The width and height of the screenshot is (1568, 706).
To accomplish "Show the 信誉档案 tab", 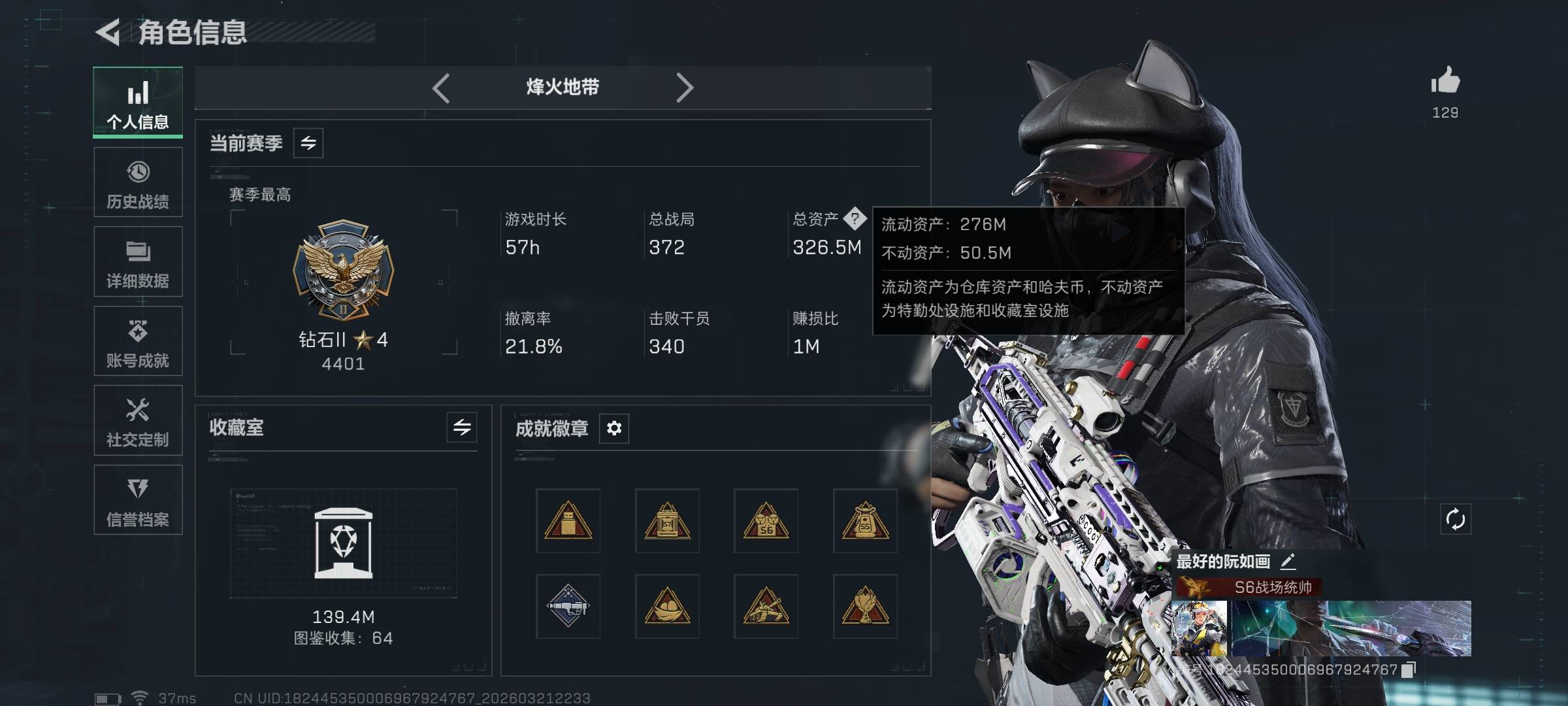I will click(x=138, y=500).
